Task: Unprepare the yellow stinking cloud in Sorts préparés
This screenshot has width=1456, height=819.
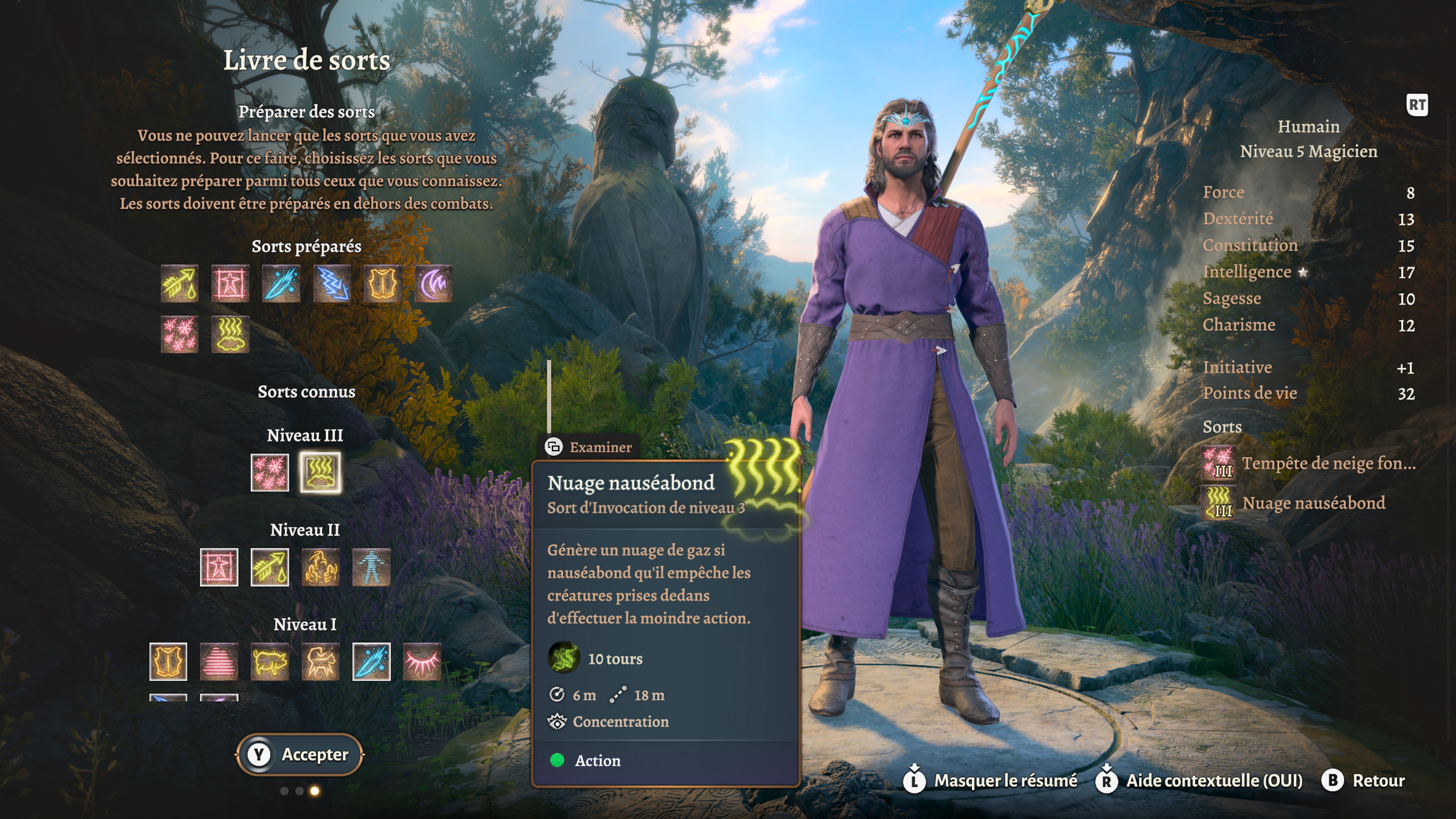Action: click(230, 334)
